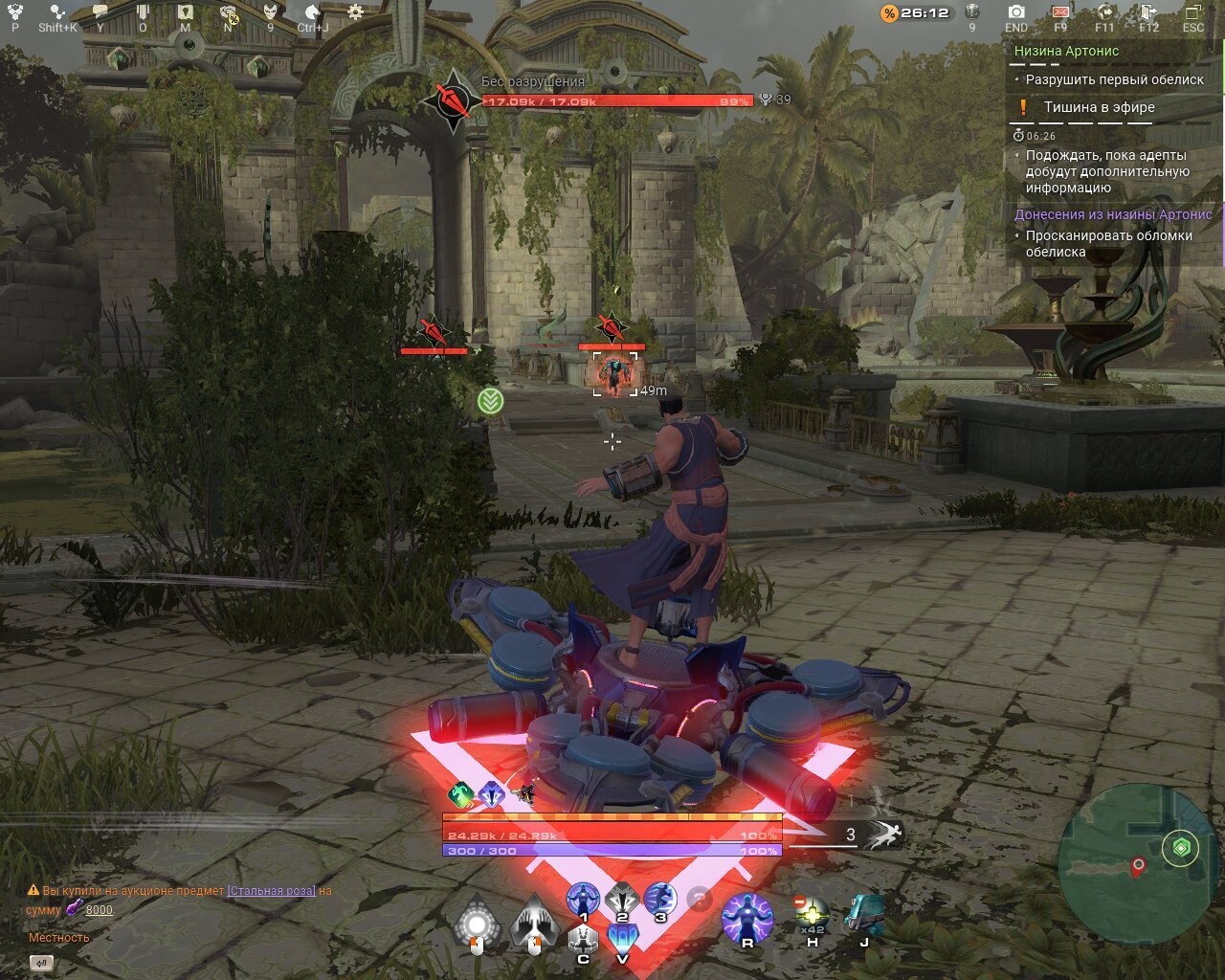The width and height of the screenshot is (1225, 980).
Task: Open the 'Стальная роза' item link
Action: [x=271, y=891]
